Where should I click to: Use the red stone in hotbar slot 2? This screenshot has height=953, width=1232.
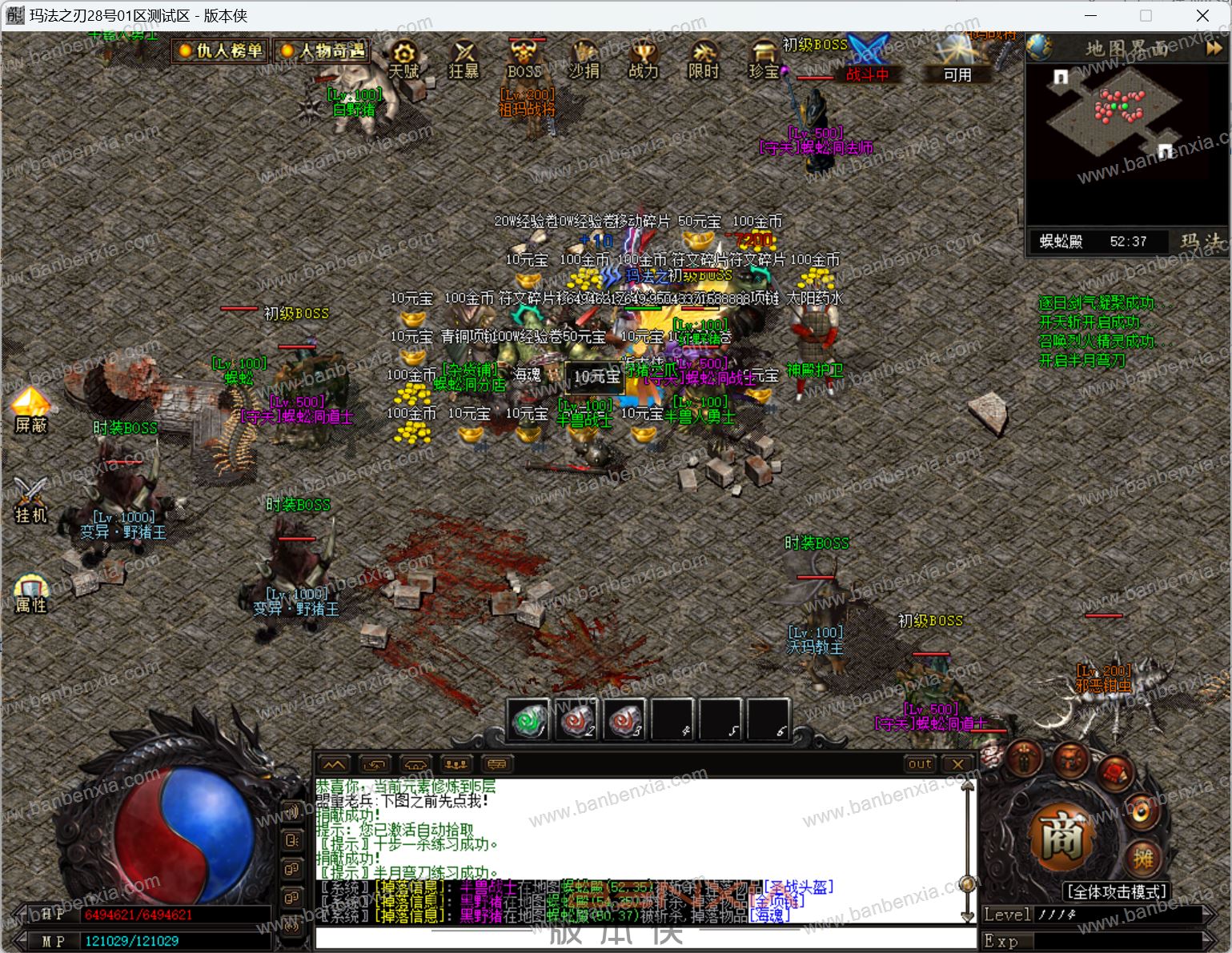pyautogui.click(x=576, y=720)
